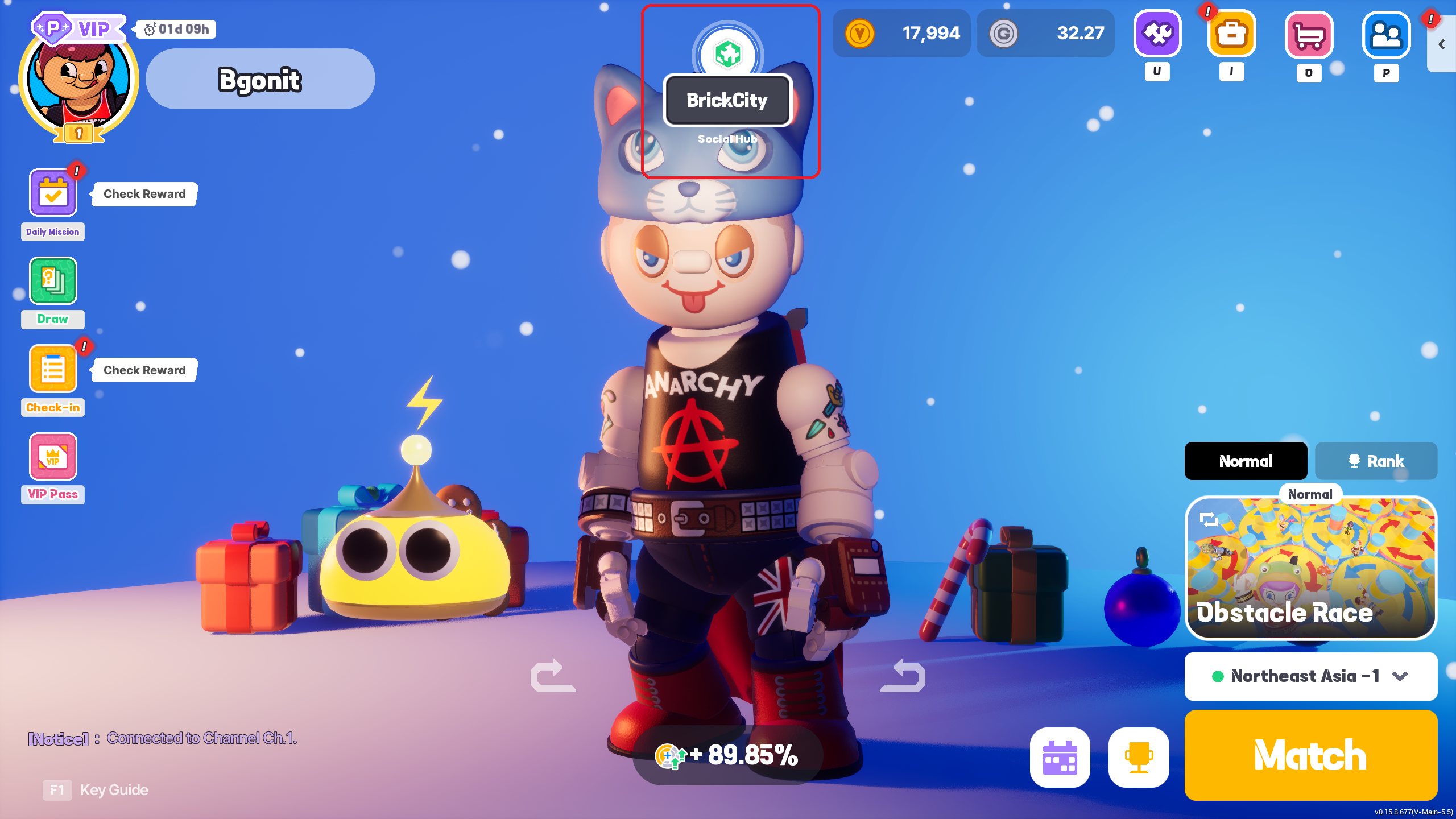Switch to the Rank mode tab

(x=1376, y=461)
